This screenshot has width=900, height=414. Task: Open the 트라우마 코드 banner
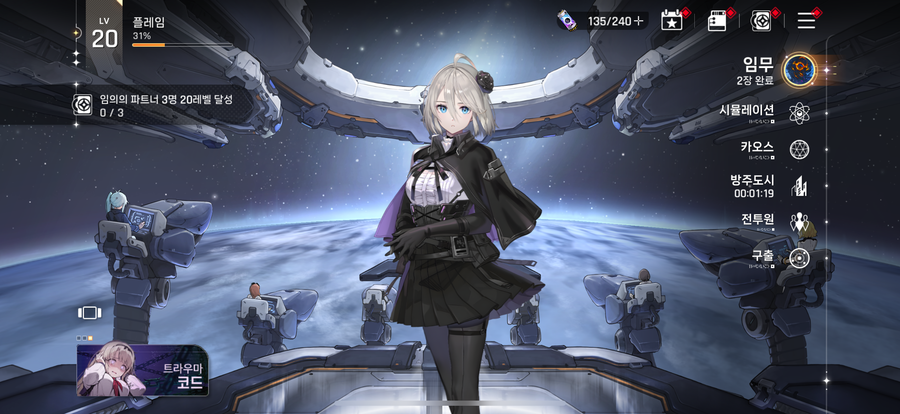[143, 369]
